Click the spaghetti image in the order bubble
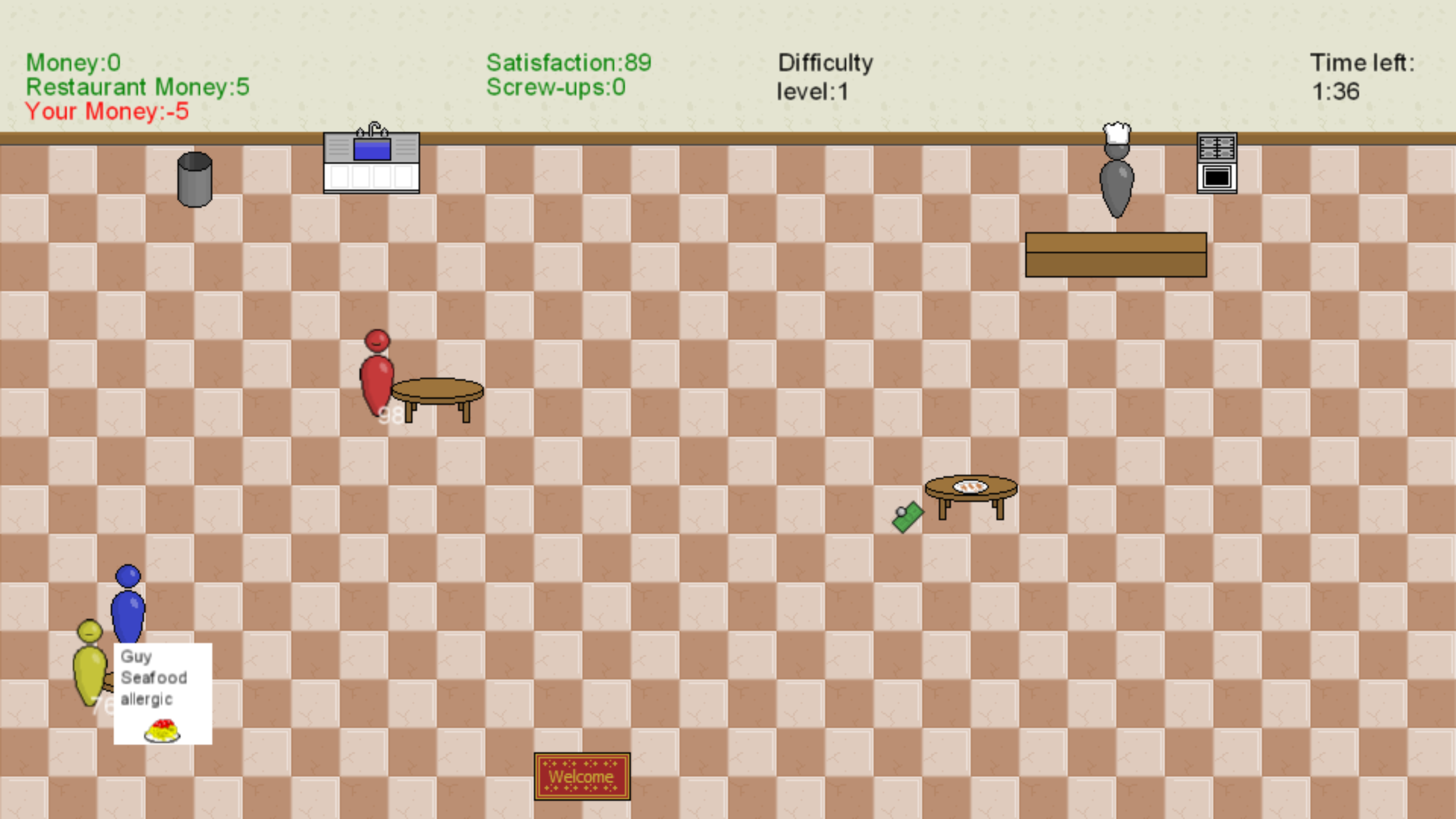 click(x=161, y=730)
